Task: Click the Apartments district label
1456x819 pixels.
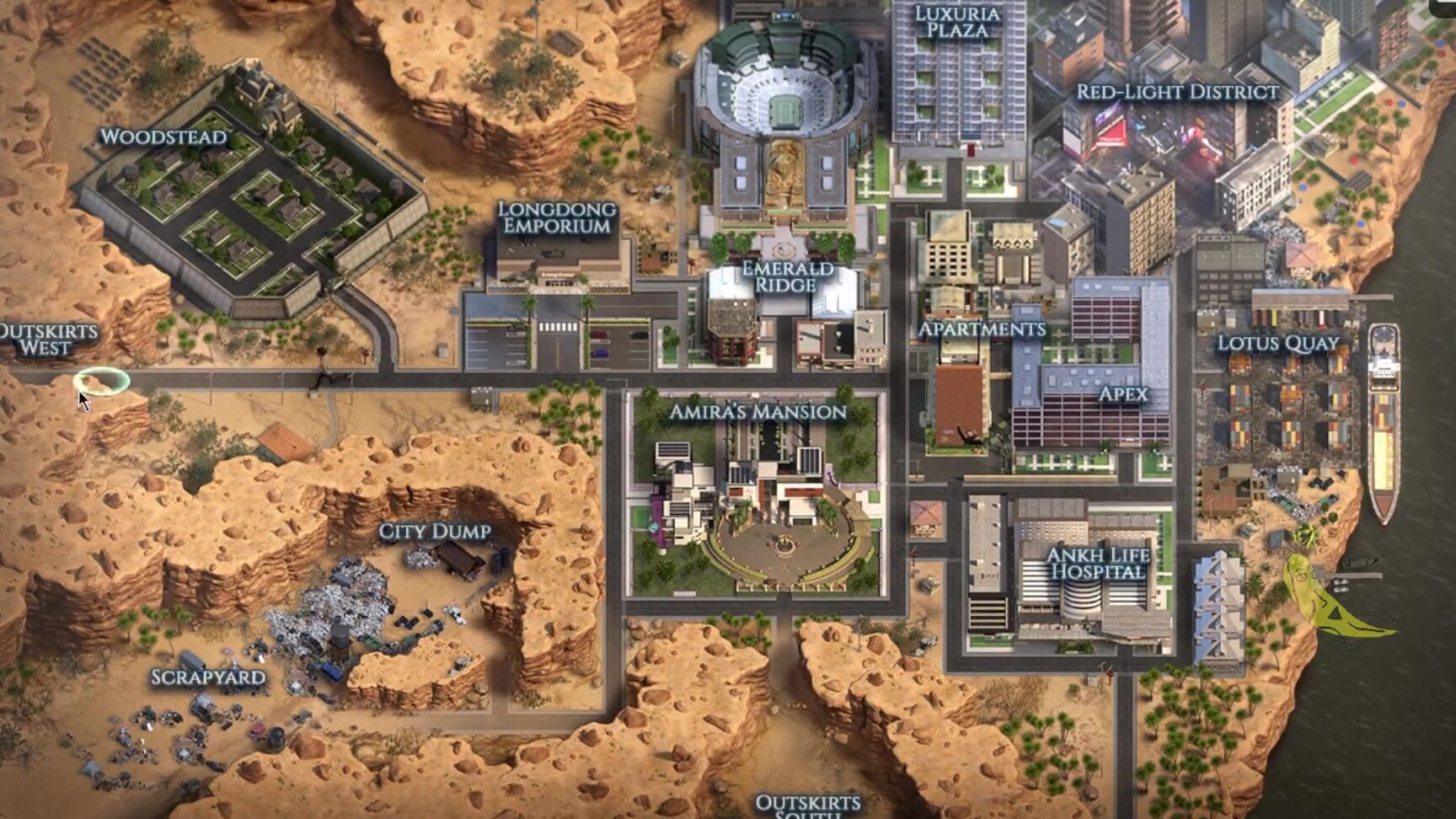Action: 982,330
